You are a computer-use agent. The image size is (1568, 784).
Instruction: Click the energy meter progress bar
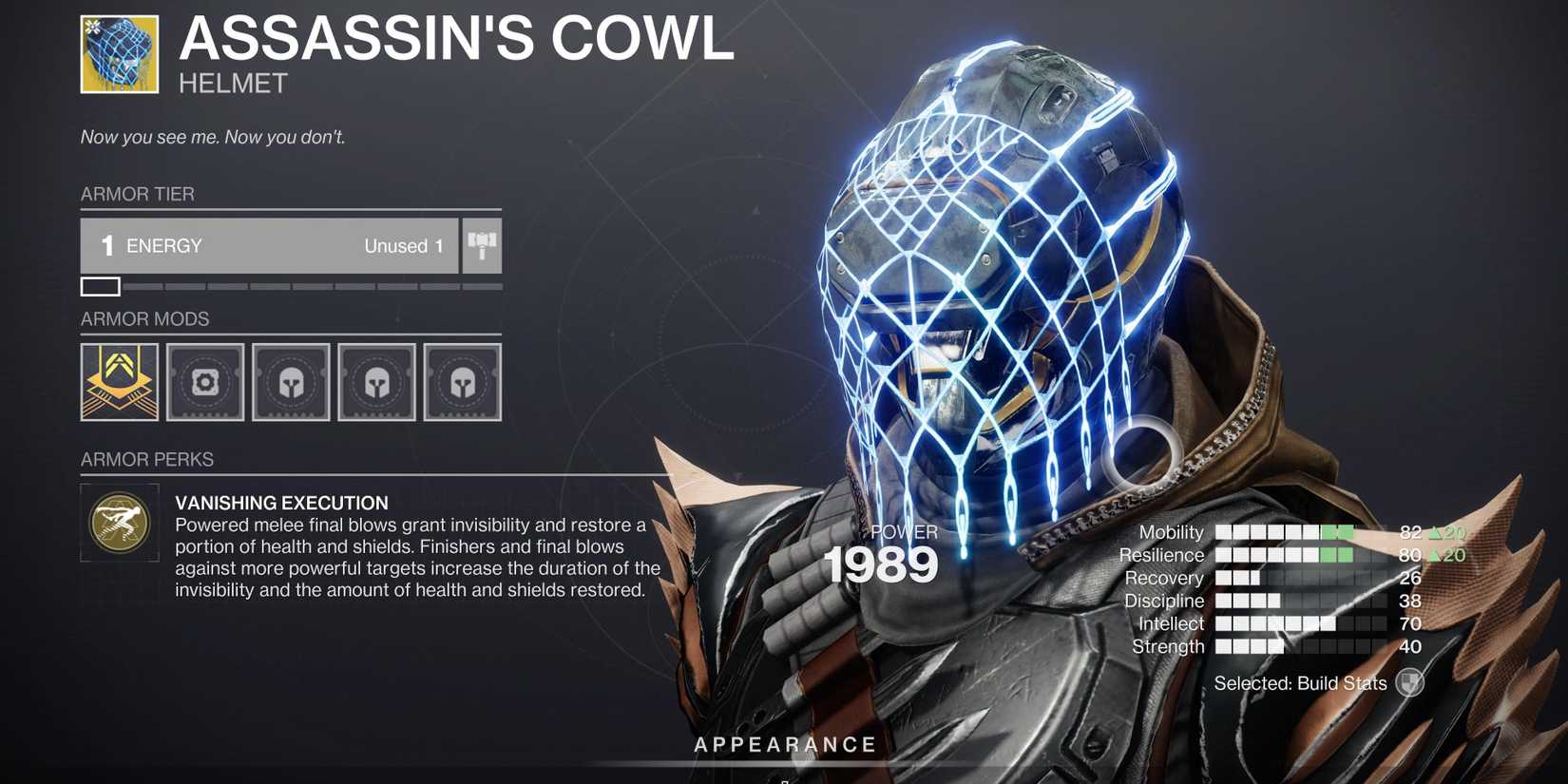tap(285, 286)
